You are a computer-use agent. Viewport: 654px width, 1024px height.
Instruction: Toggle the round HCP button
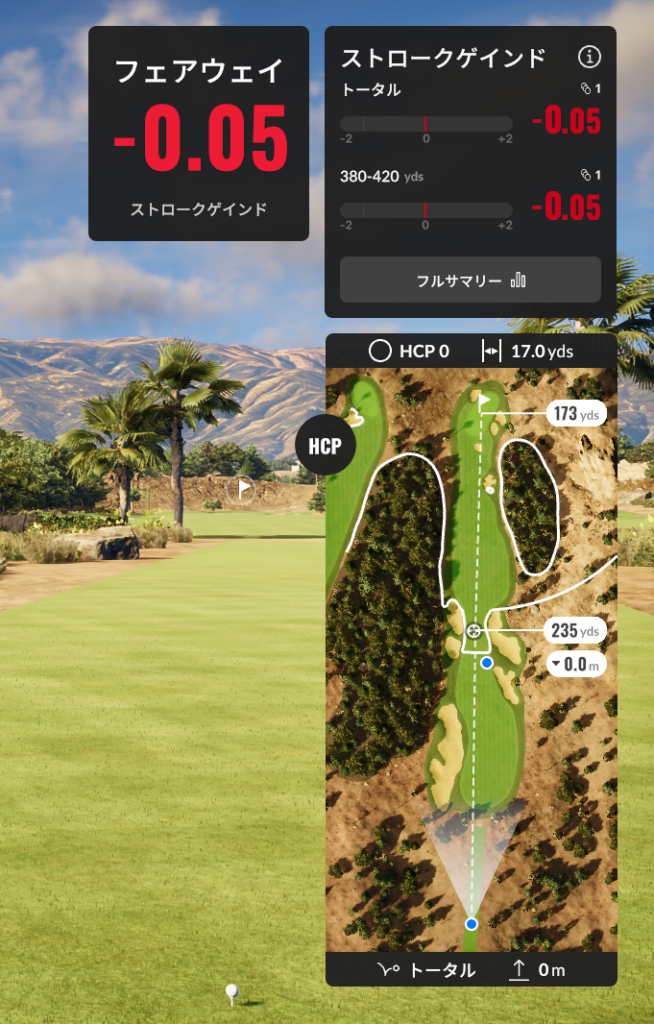322,446
